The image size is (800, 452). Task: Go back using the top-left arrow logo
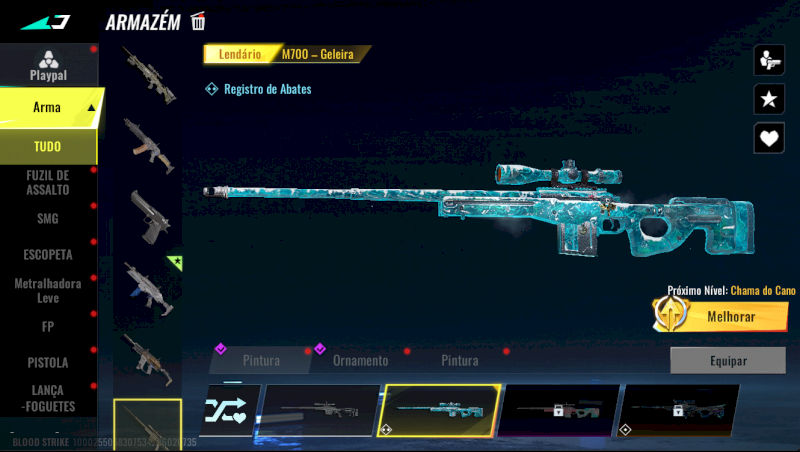[x=46, y=21]
